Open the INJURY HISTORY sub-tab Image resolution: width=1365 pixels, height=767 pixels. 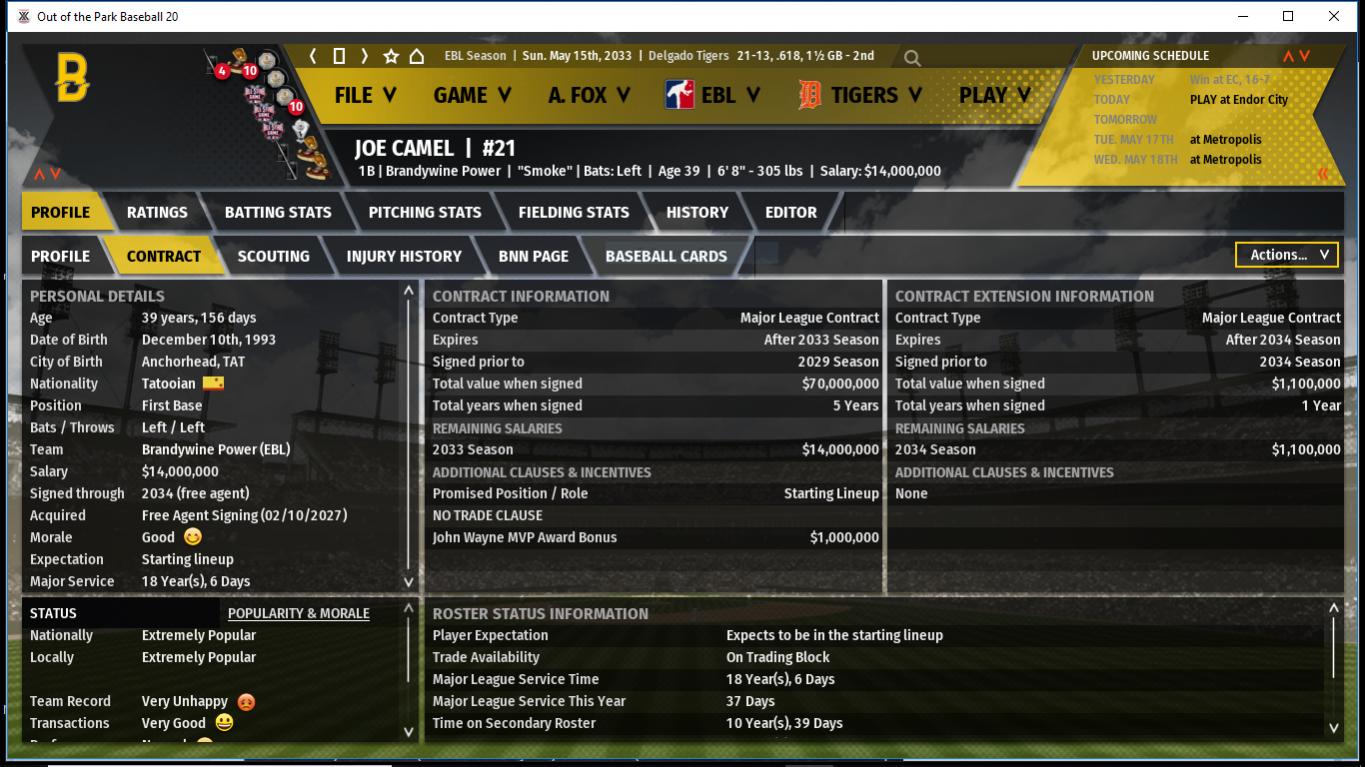[x=404, y=256]
